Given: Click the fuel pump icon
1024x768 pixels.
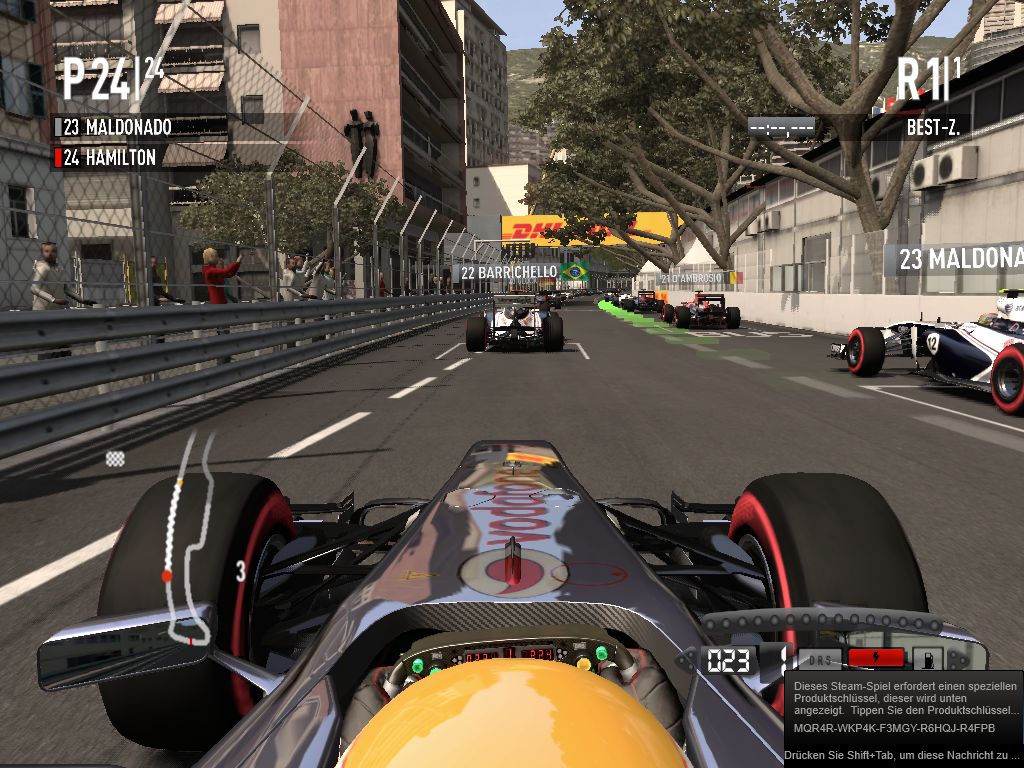Looking at the screenshot, I should [927, 659].
